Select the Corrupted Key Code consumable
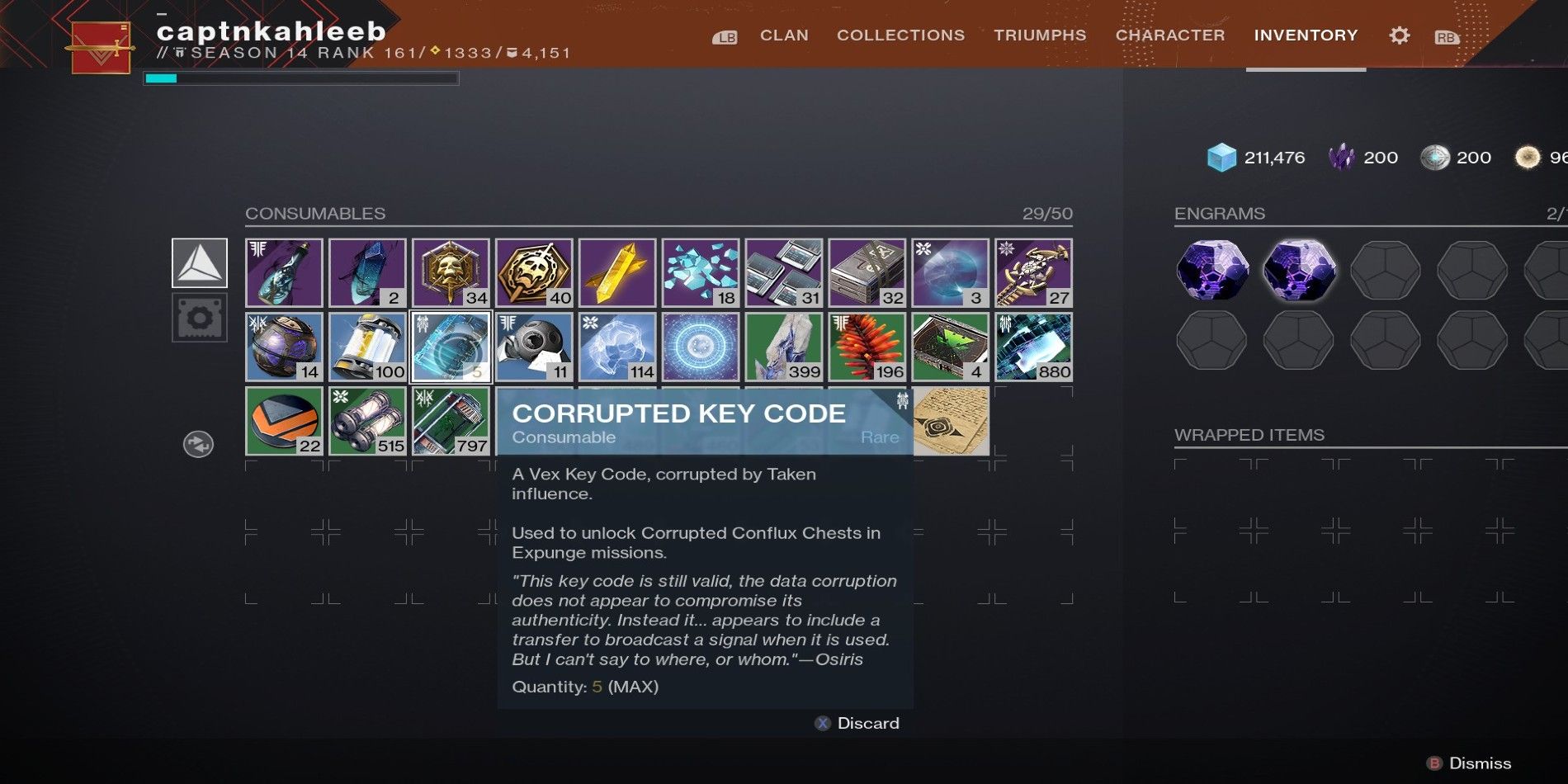 [x=451, y=347]
